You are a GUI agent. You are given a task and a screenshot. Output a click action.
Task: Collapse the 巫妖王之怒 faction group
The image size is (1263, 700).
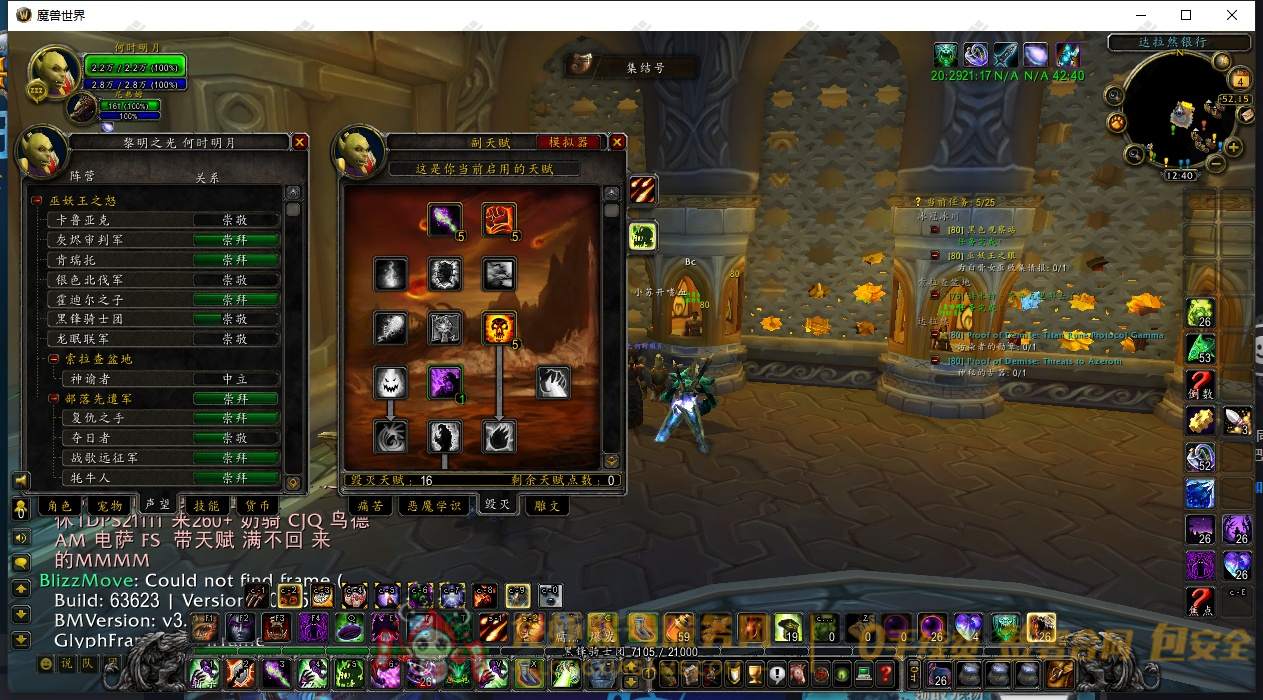tap(37, 200)
